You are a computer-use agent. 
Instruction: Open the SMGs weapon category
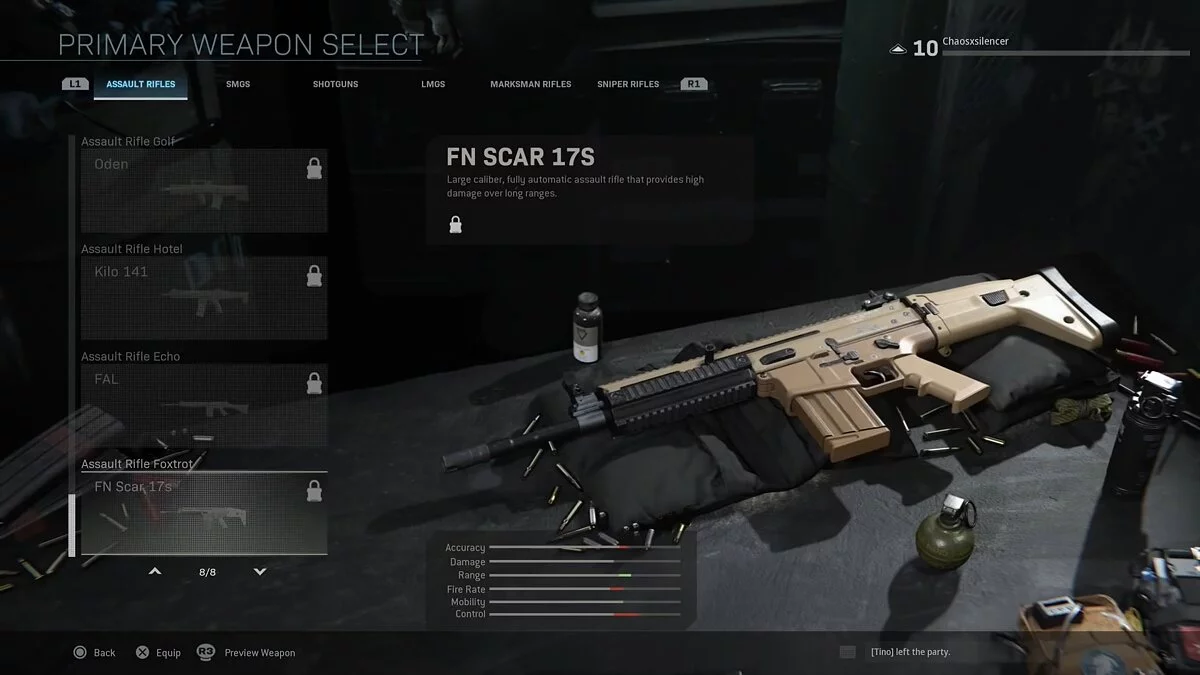[238, 84]
